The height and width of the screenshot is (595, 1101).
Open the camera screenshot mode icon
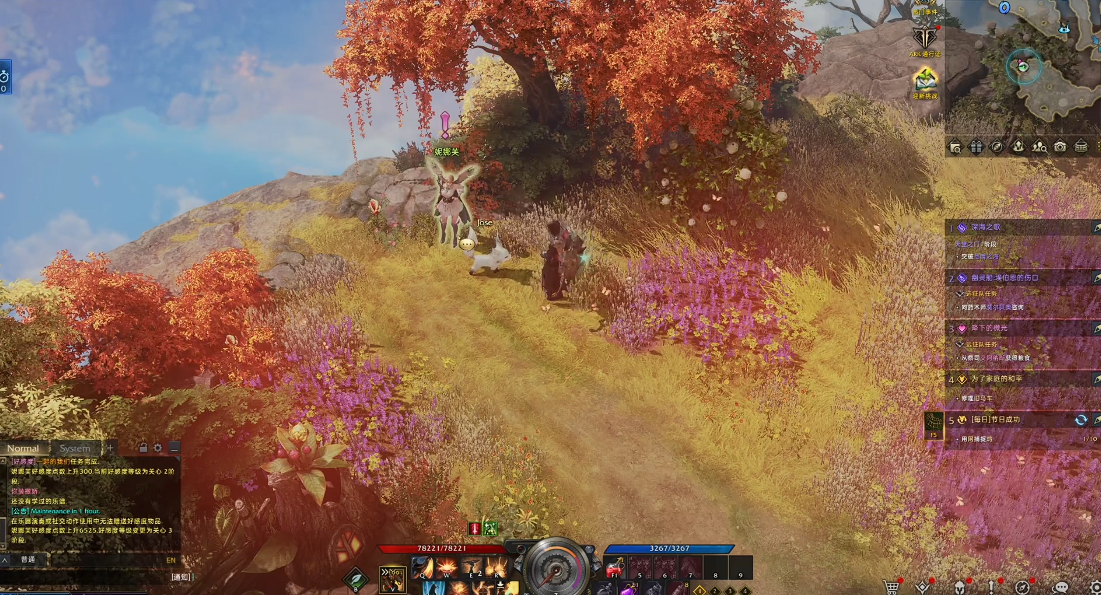1060,146
